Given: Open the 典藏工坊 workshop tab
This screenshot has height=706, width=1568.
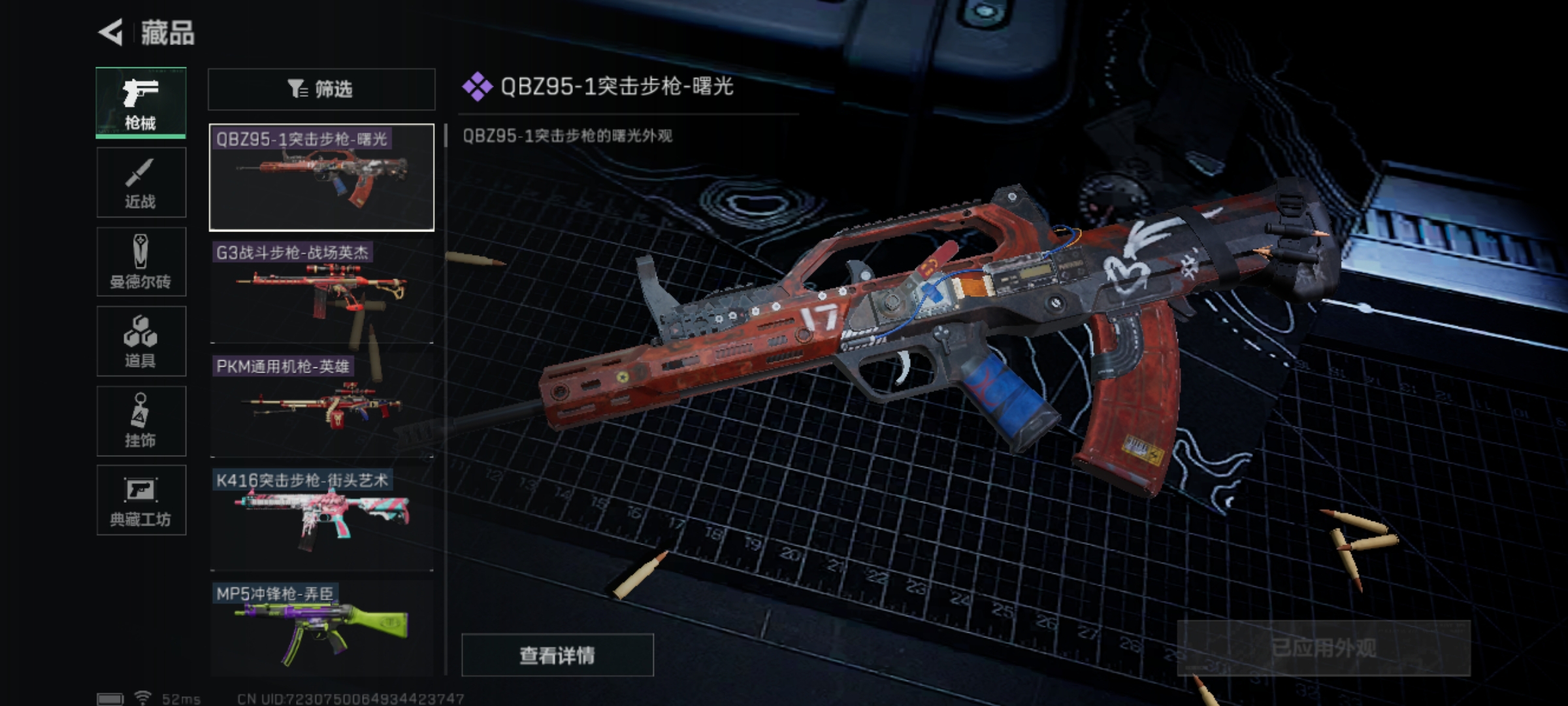Looking at the screenshot, I should tap(141, 500).
